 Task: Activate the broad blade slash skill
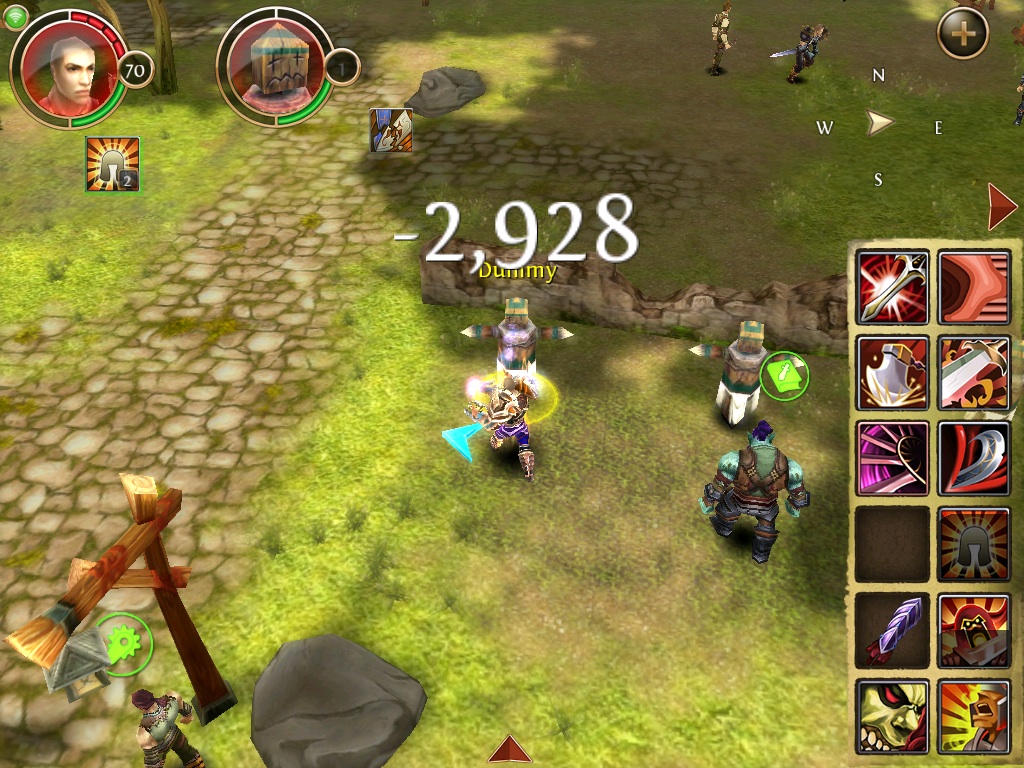pos(974,373)
